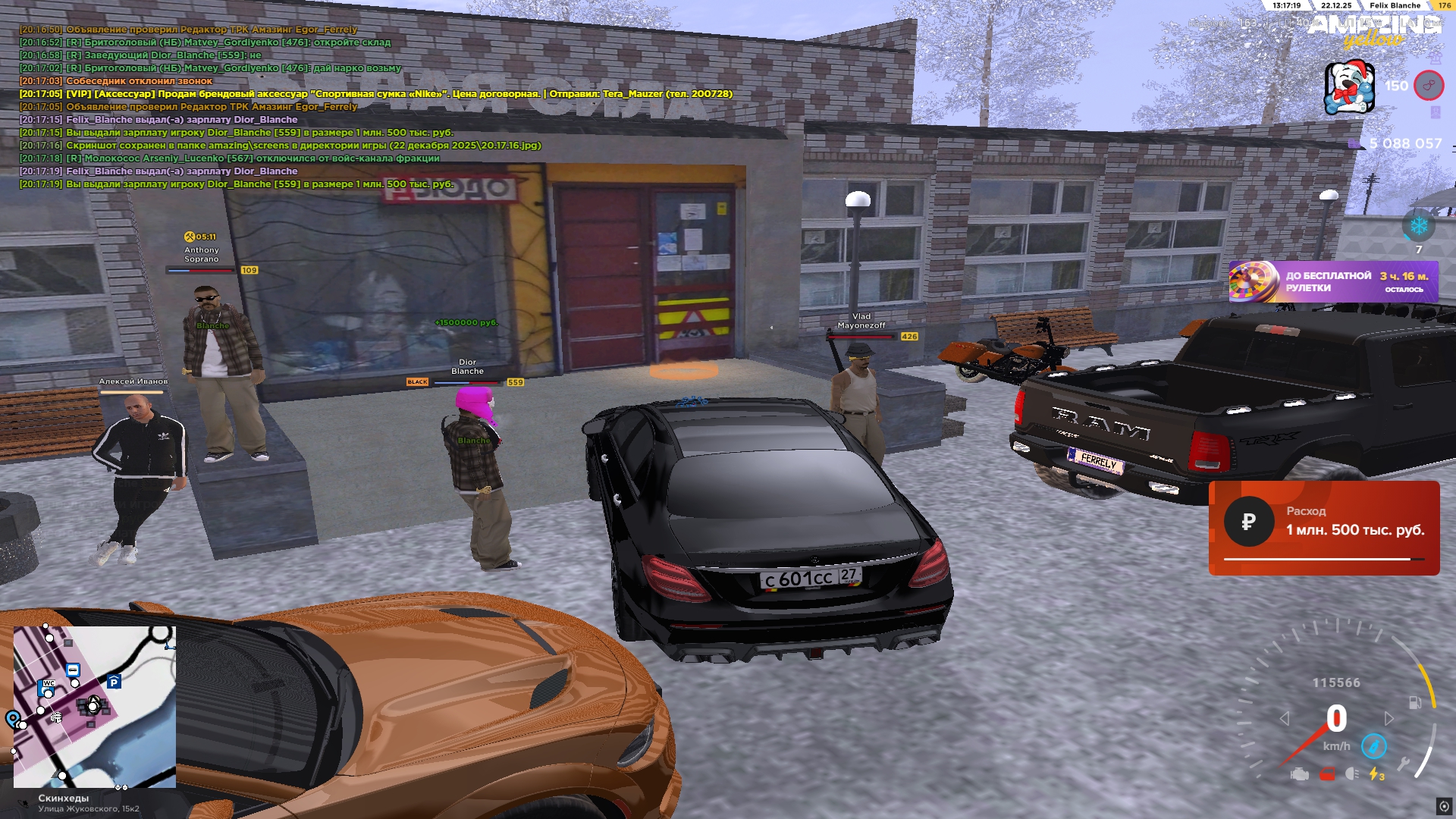Select the bus stop marker on minimap
The height and width of the screenshot is (819, 1456).
(73, 670)
